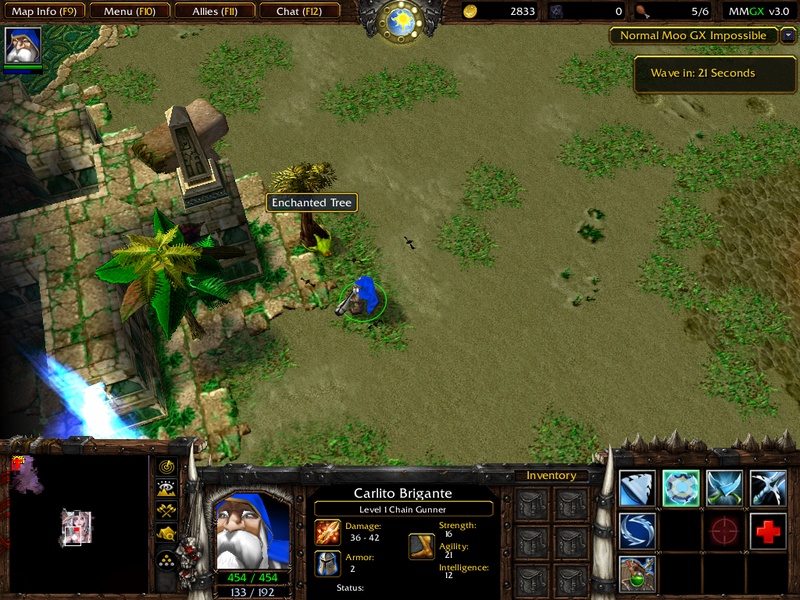
Task: Open the Chat (F12) log
Action: pyautogui.click(x=299, y=11)
